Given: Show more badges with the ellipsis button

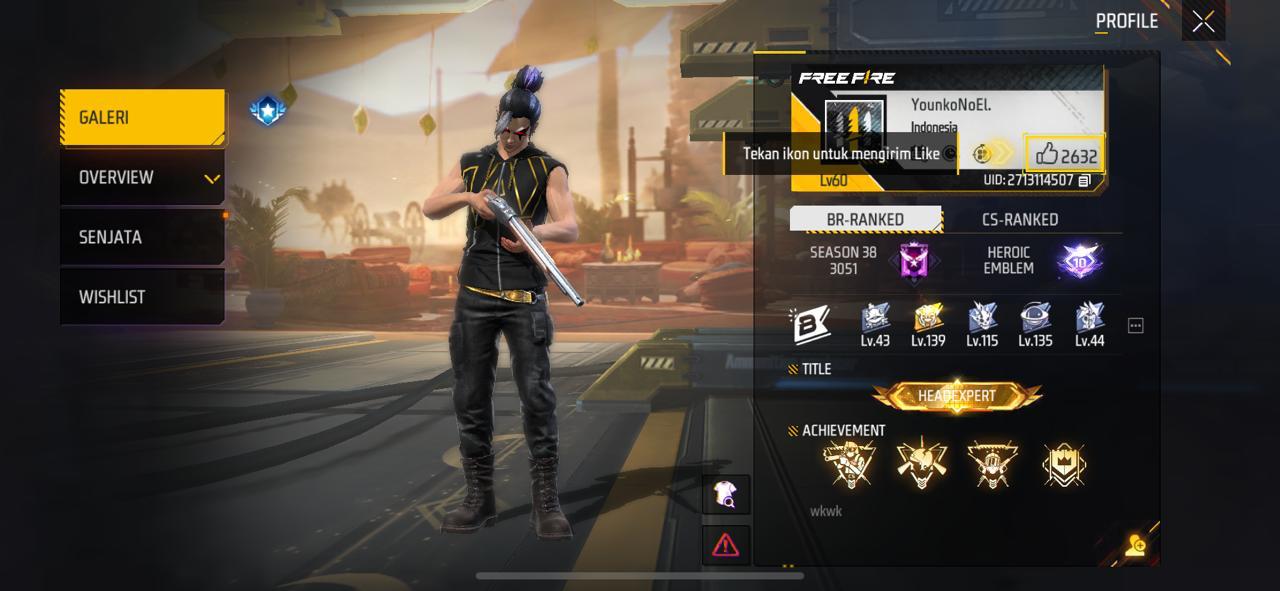Looking at the screenshot, I should pyautogui.click(x=1135, y=326).
